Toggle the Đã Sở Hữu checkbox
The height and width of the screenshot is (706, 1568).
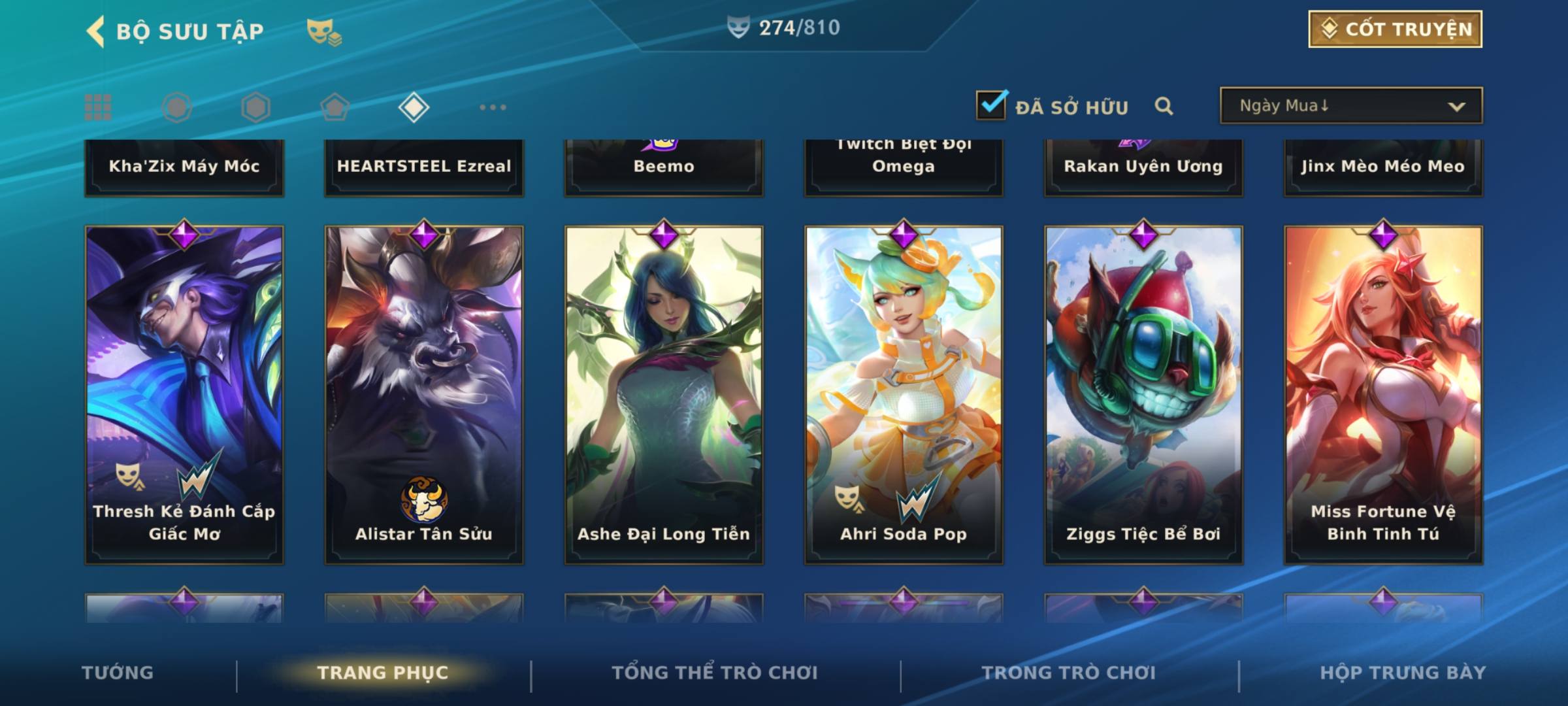[x=991, y=105]
